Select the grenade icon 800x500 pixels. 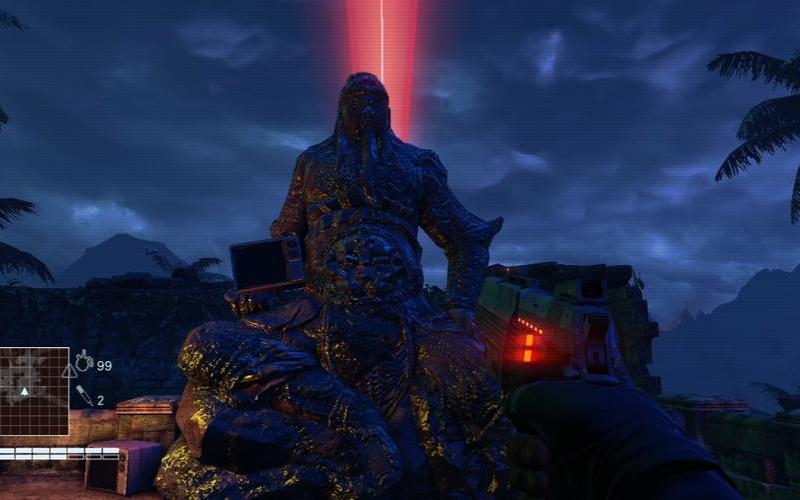[x=84, y=361]
